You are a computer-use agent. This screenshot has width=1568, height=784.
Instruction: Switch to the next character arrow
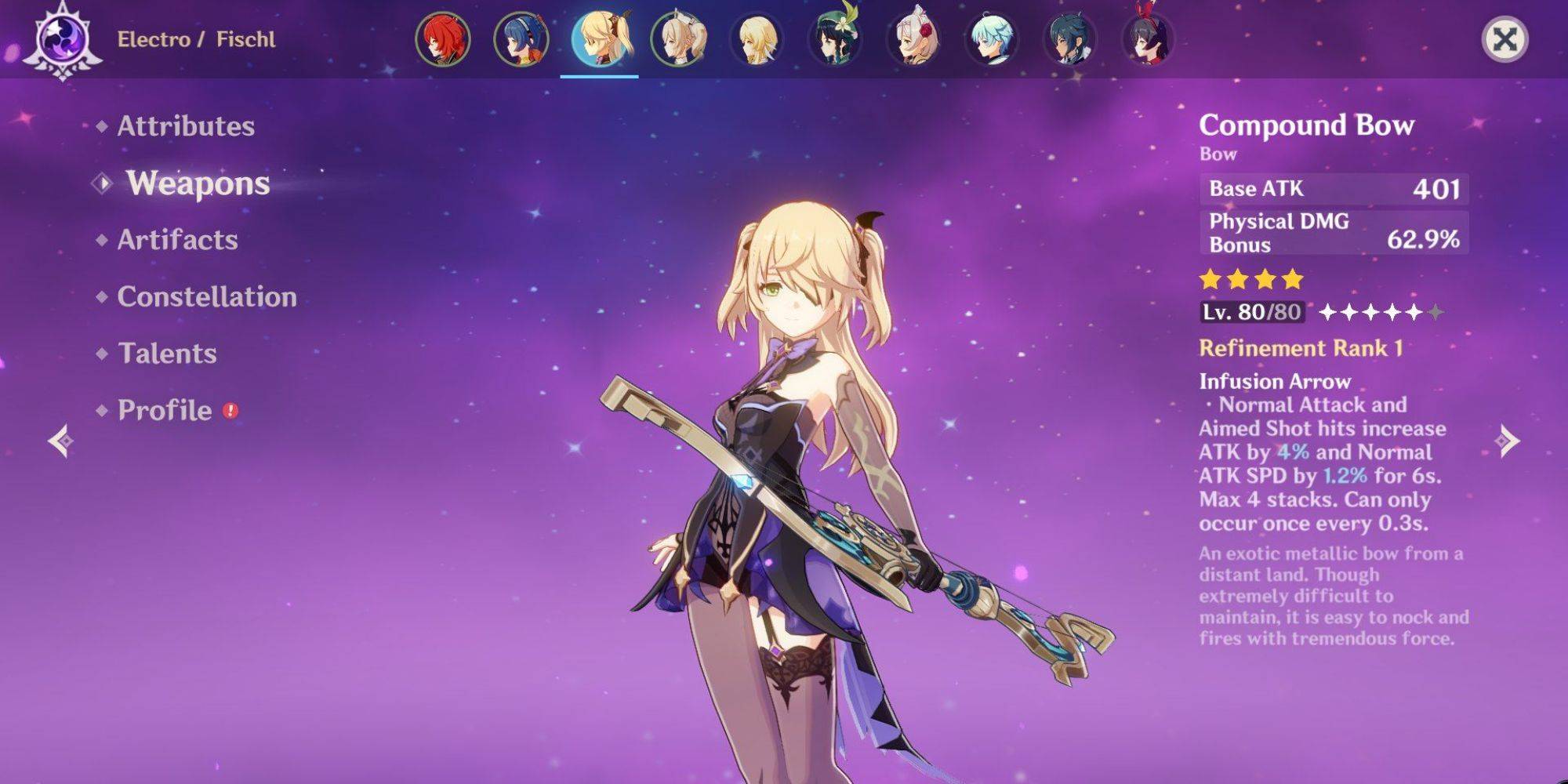click(x=1507, y=441)
